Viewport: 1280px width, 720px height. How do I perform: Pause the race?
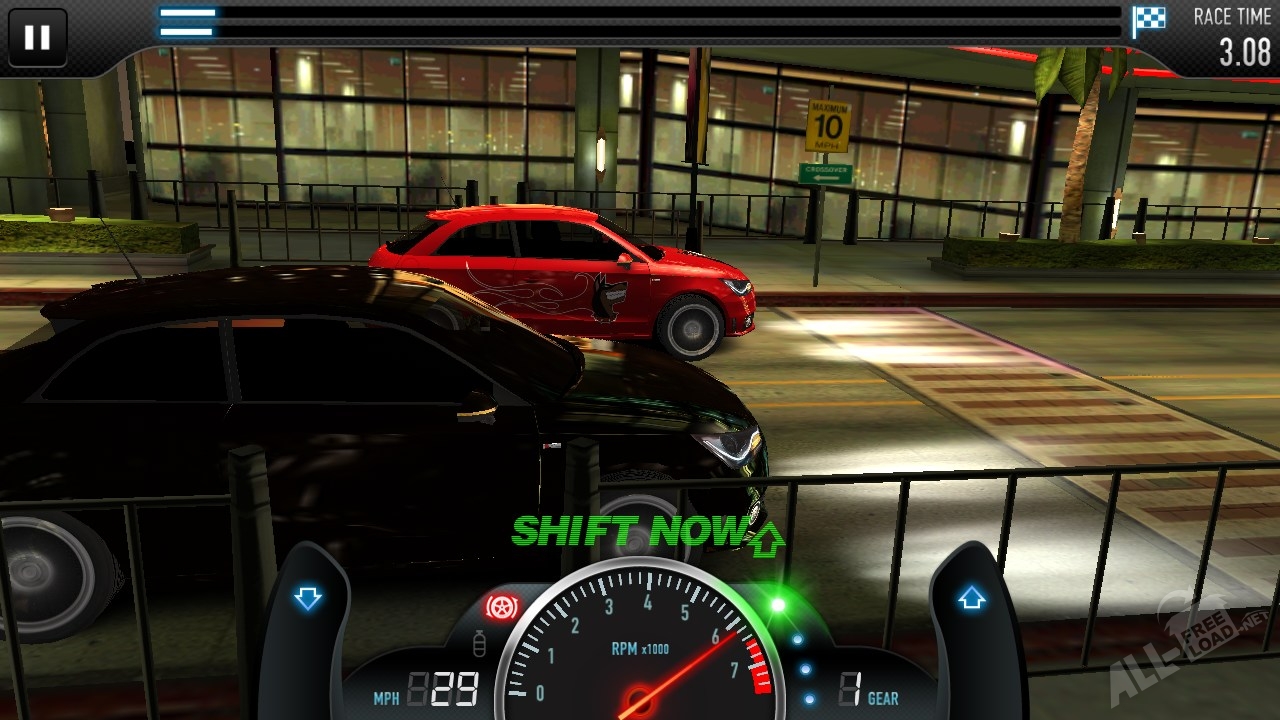37,38
